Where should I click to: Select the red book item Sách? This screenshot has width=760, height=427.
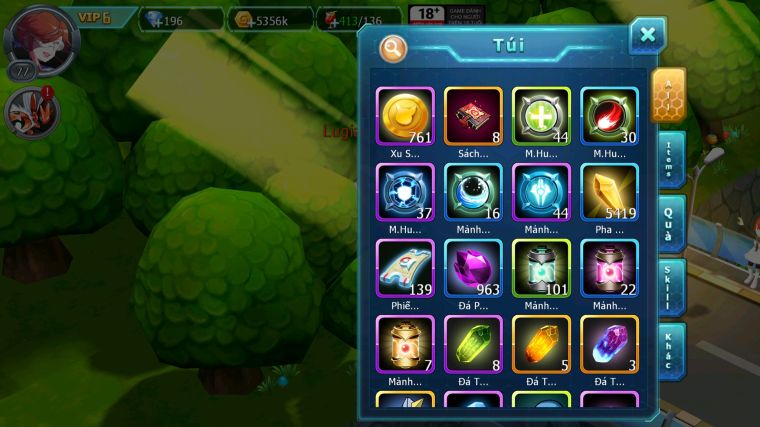473,117
